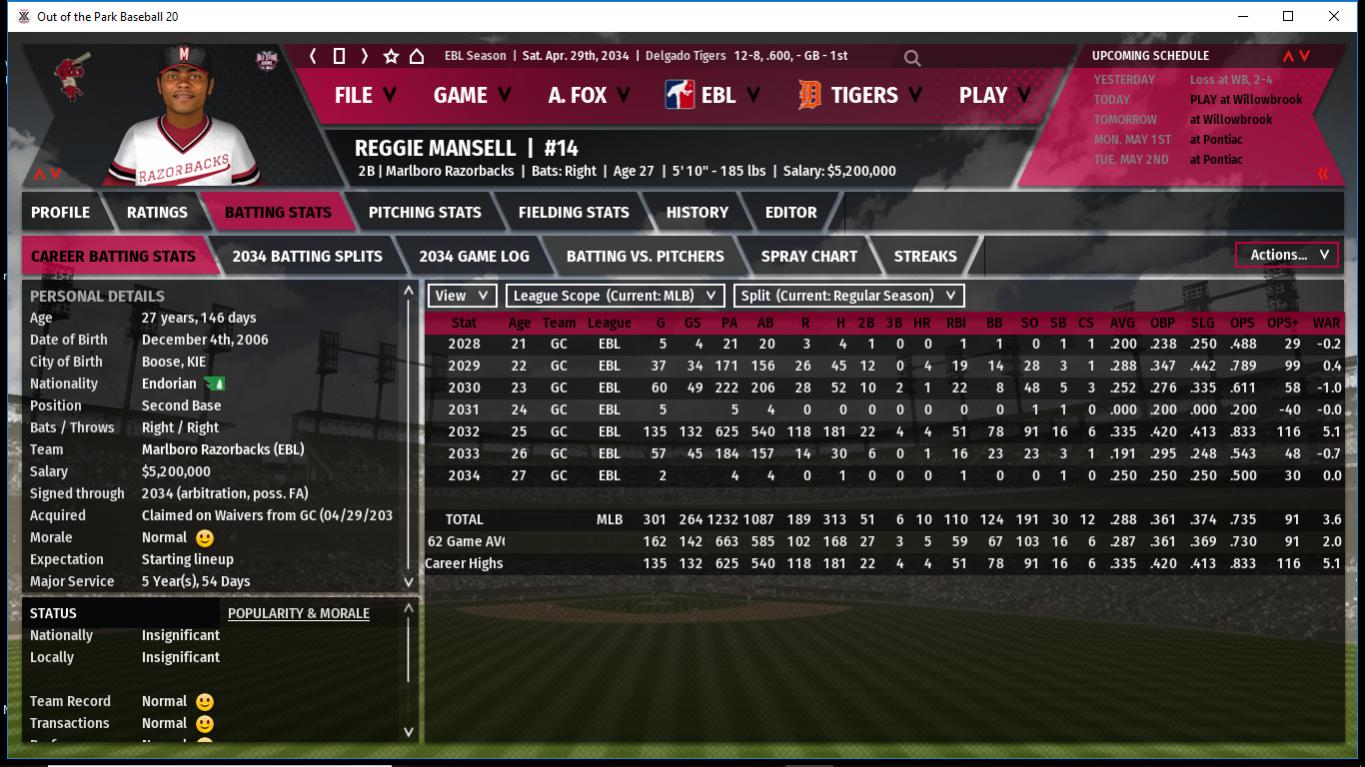Open the HISTORY tab
Screen dimensions: 1365x767
click(x=697, y=212)
